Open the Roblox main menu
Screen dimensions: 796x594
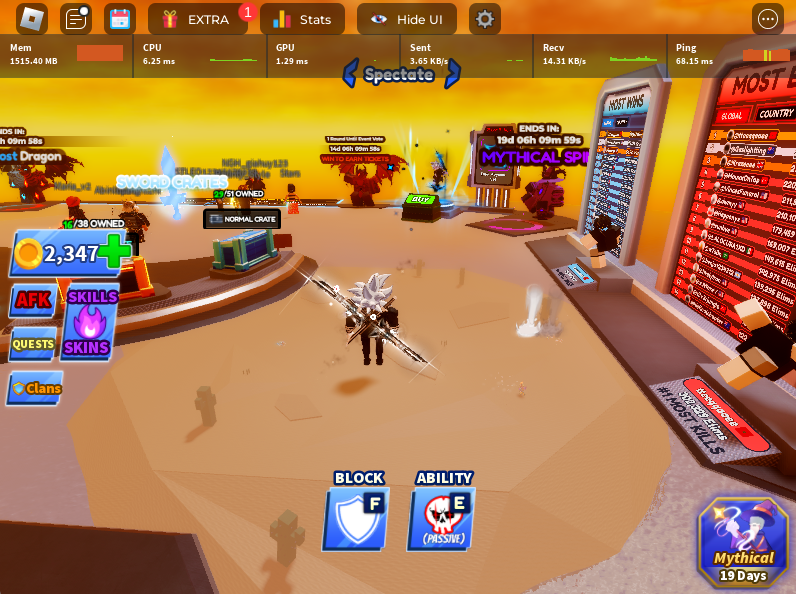[x=32, y=19]
